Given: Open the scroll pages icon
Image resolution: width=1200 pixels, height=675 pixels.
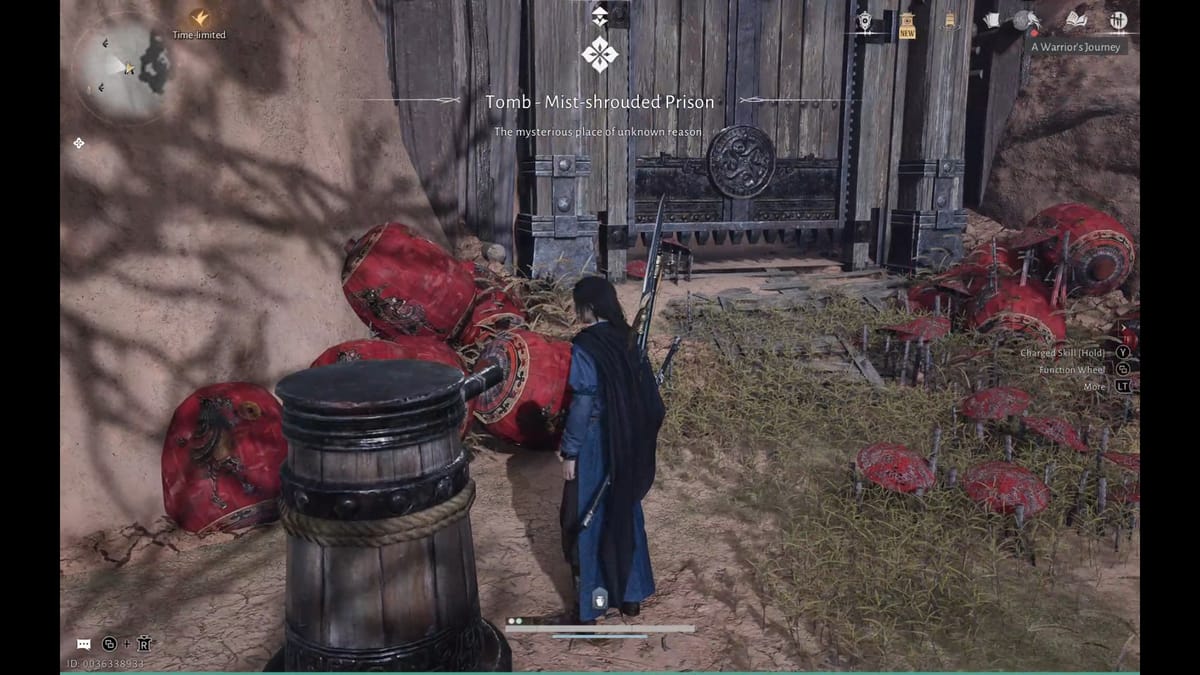Looking at the screenshot, I should 991,20.
